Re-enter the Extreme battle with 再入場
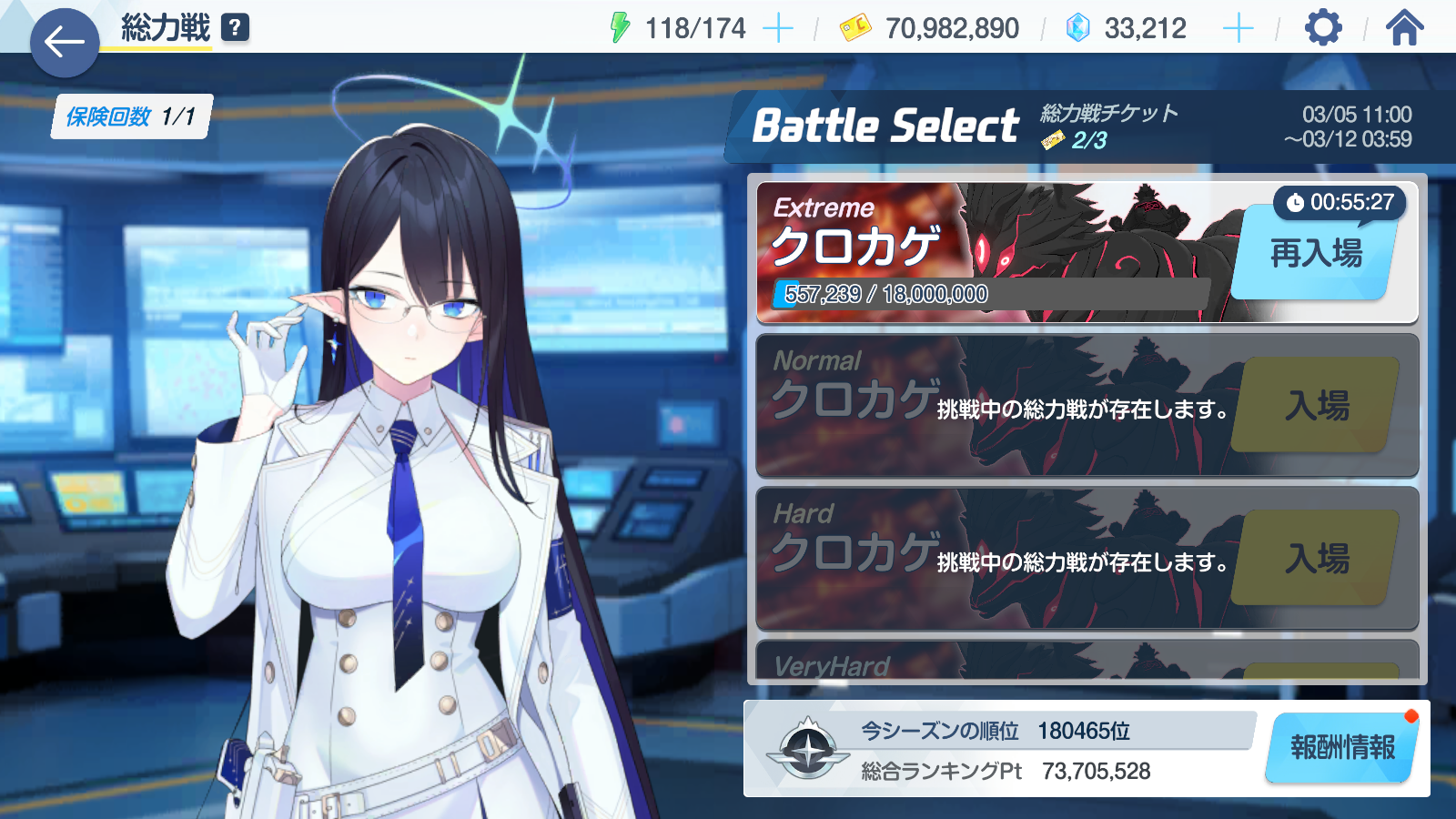Image resolution: width=1456 pixels, height=819 pixels. tap(1315, 254)
